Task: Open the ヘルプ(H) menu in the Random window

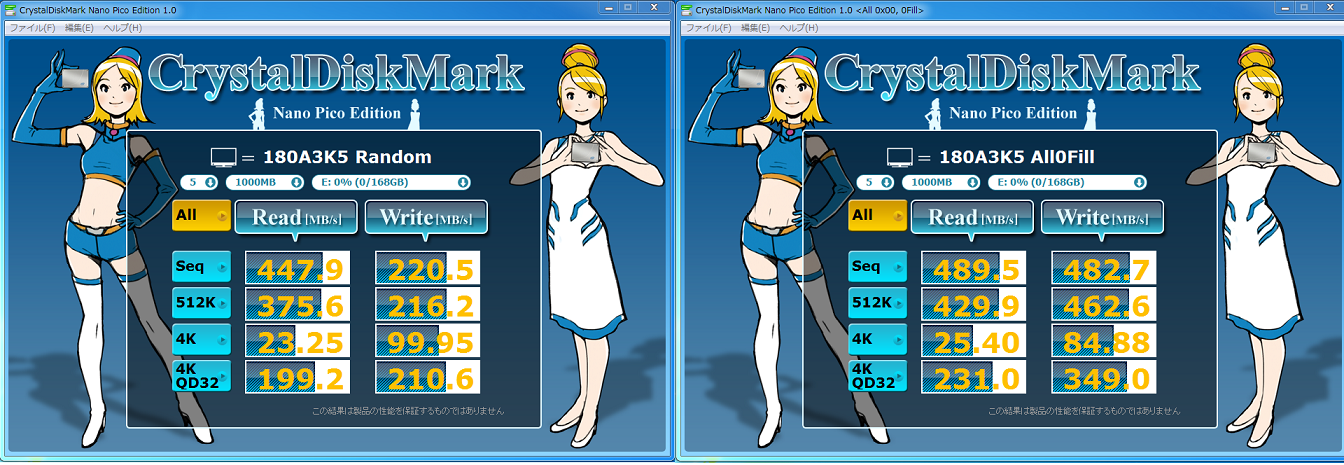Action: click(123, 28)
